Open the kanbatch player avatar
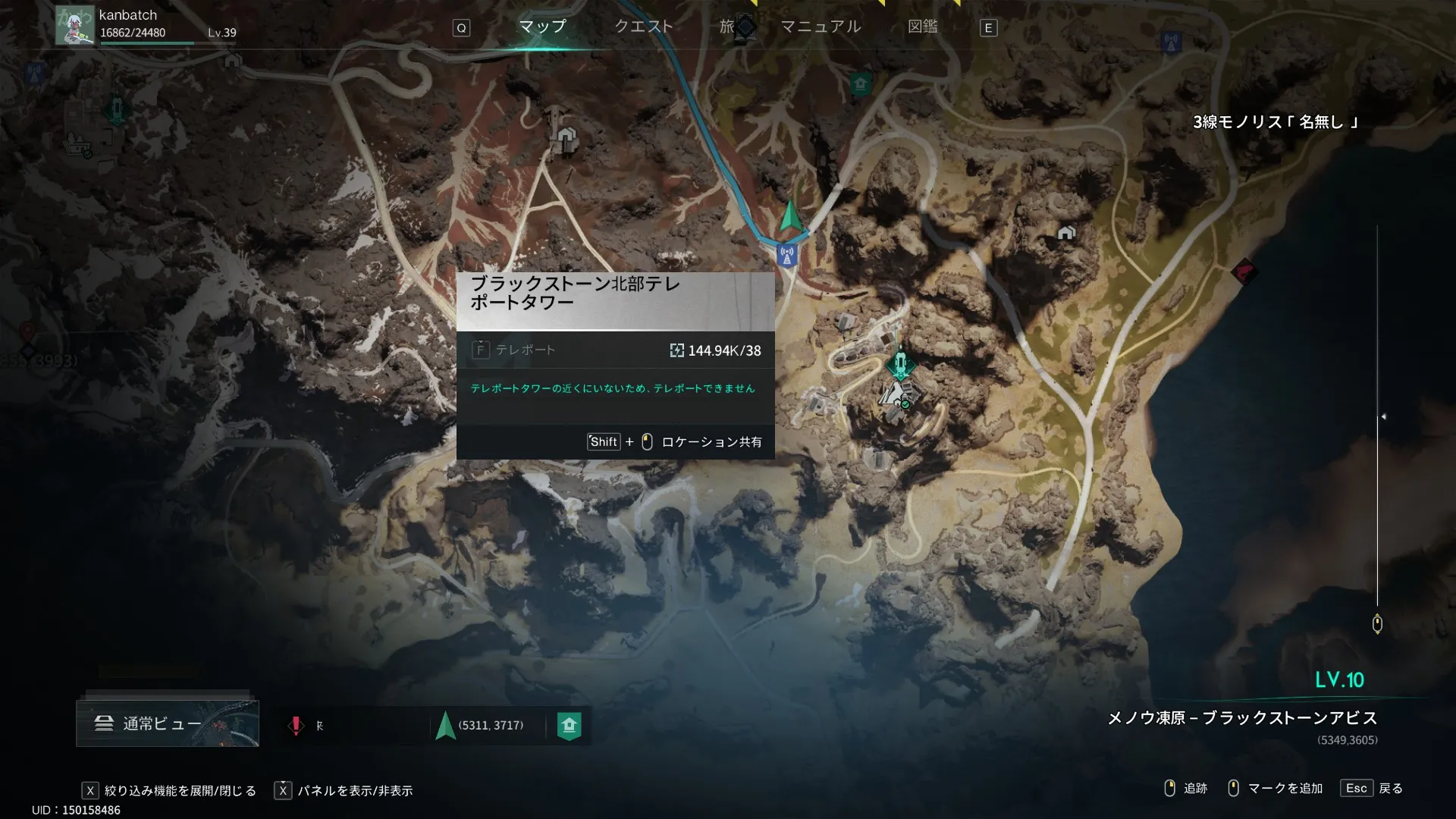The height and width of the screenshot is (819, 1456). [x=74, y=25]
